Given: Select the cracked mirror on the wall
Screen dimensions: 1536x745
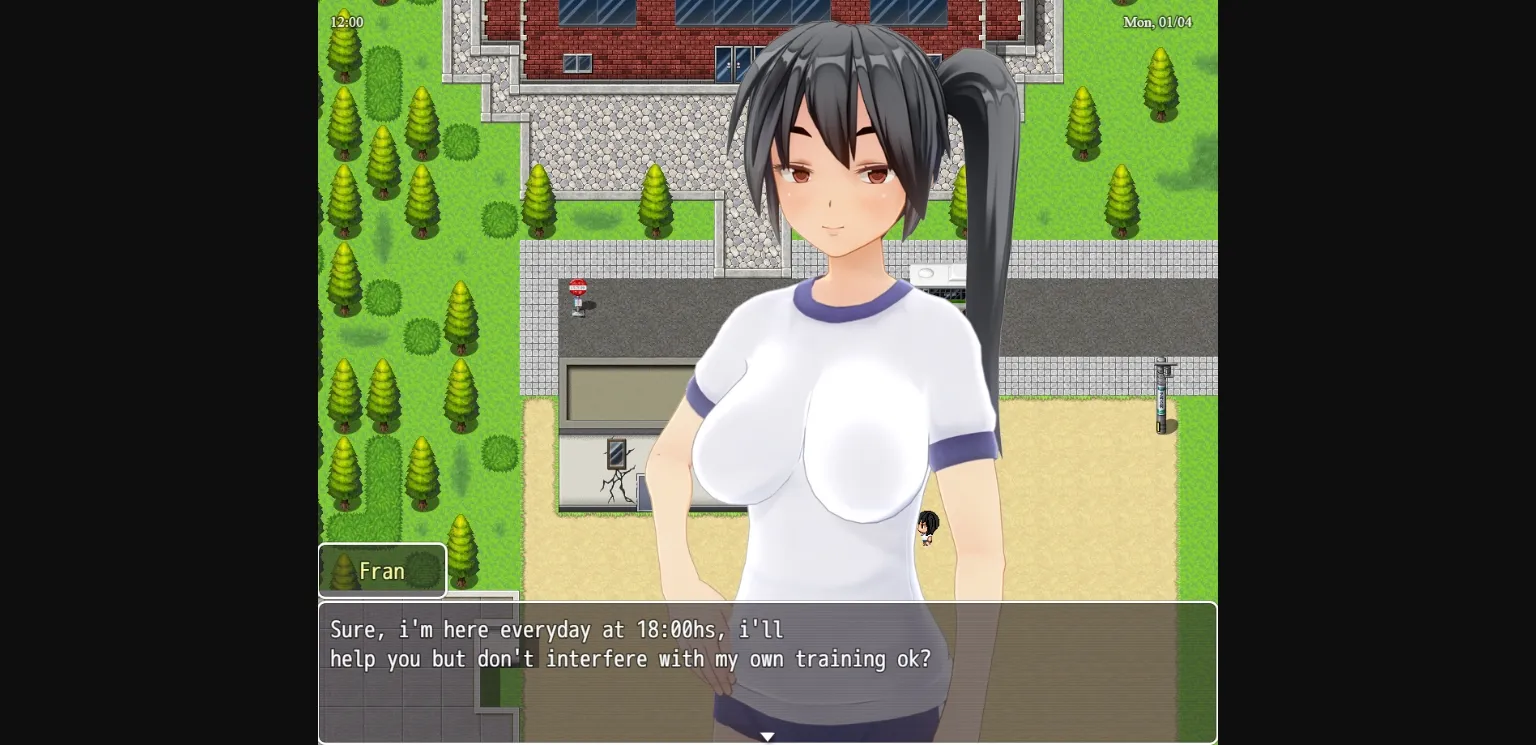Looking at the screenshot, I should [x=616, y=455].
